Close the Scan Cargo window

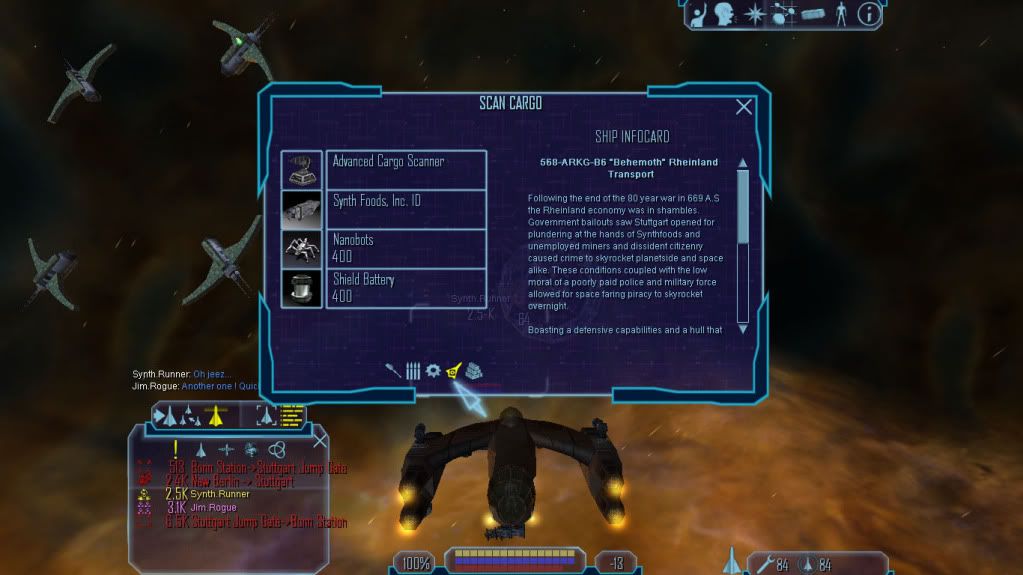coord(744,107)
